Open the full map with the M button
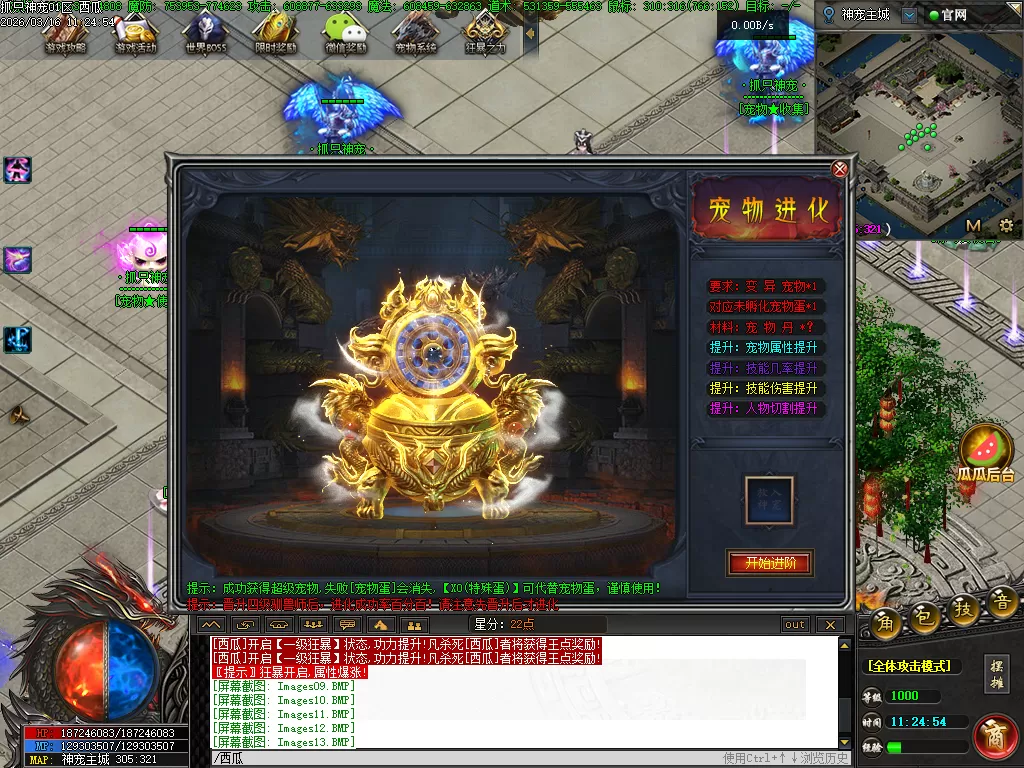The height and width of the screenshot is (768, 1024). point(973,225)
